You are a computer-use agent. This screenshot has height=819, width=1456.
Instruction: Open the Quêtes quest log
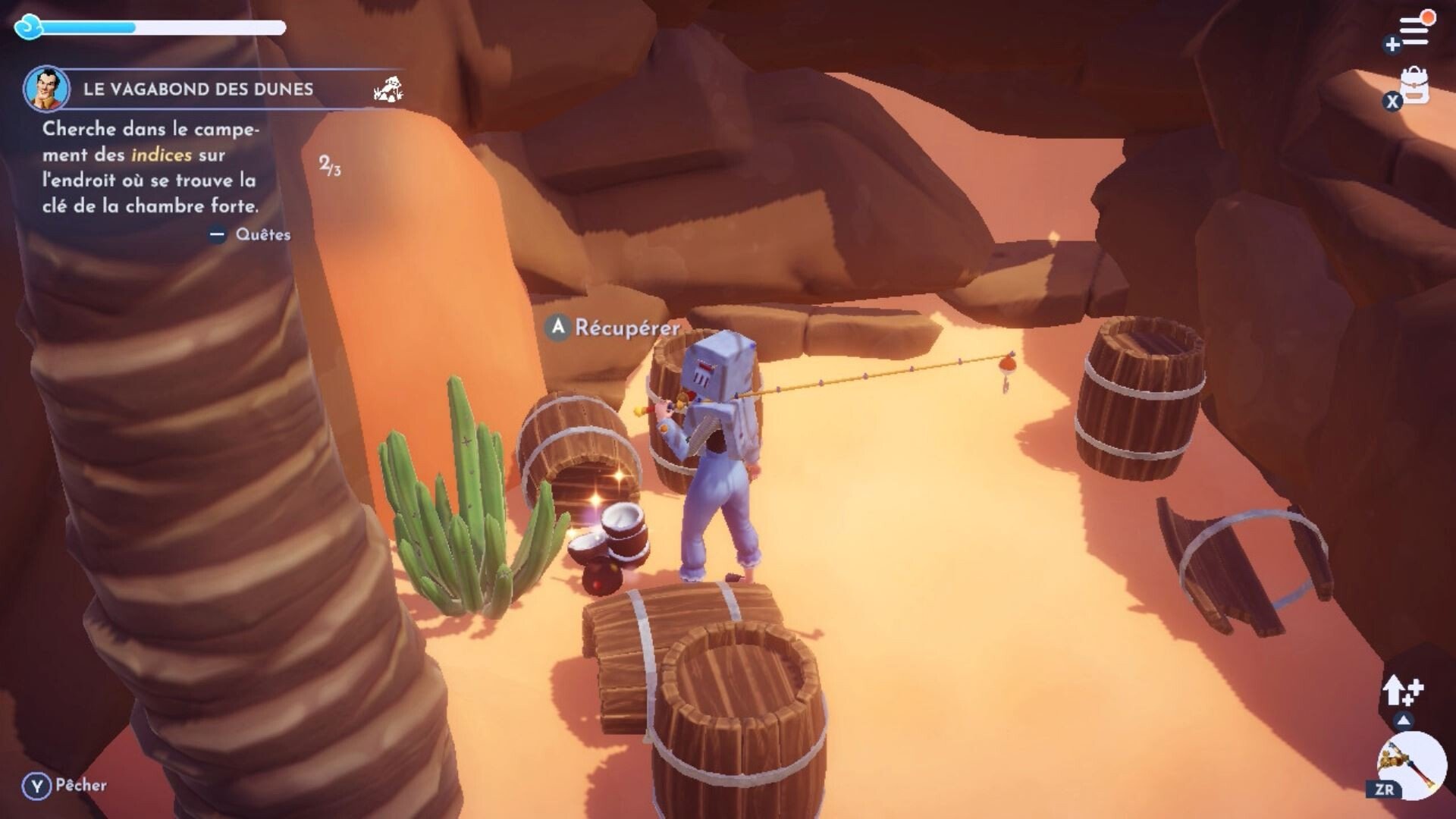point(262,234)
